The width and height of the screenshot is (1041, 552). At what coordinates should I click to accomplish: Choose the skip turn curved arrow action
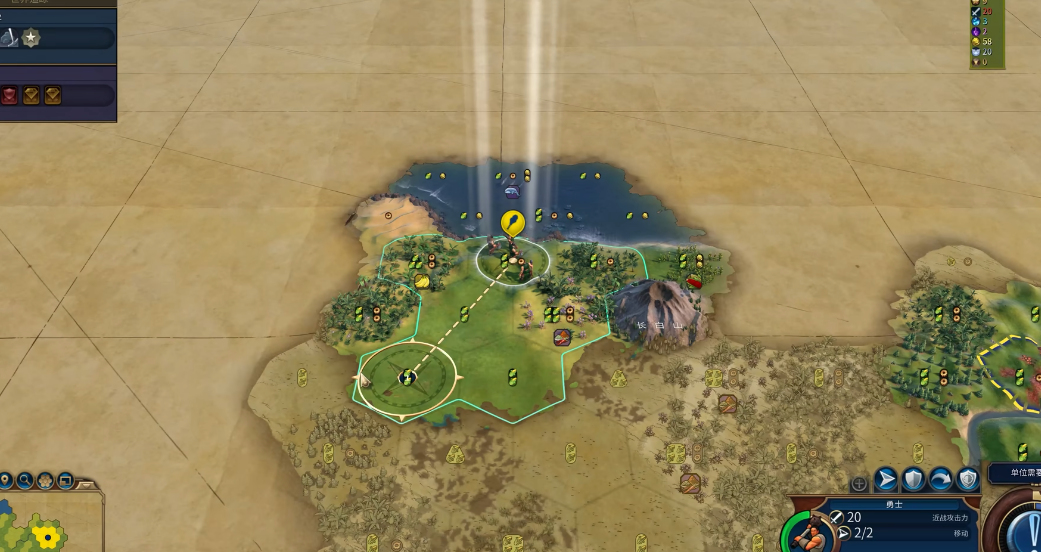pos(940,479)
